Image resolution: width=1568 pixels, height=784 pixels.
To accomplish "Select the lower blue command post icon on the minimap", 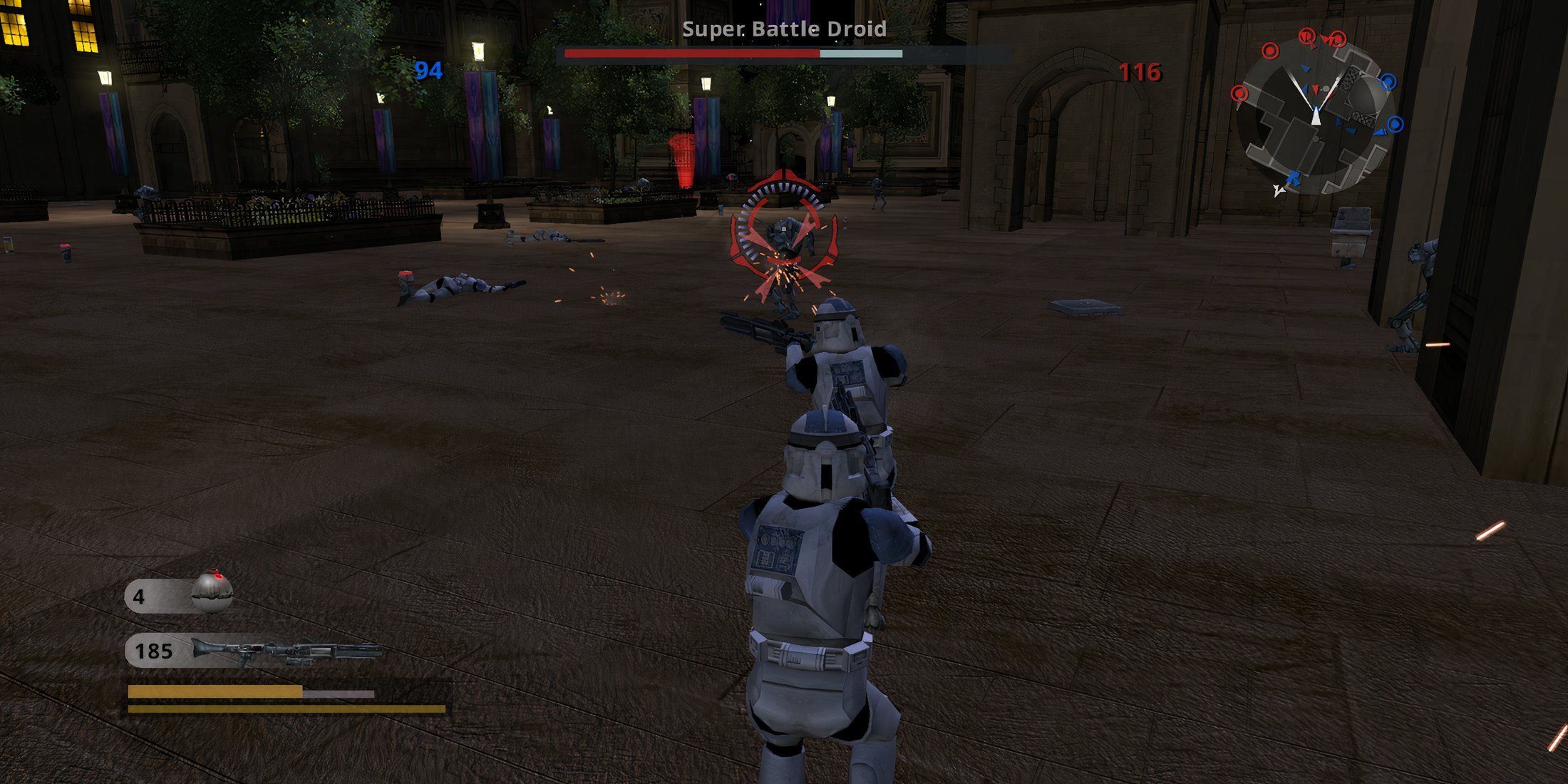I will point(1394,123).
